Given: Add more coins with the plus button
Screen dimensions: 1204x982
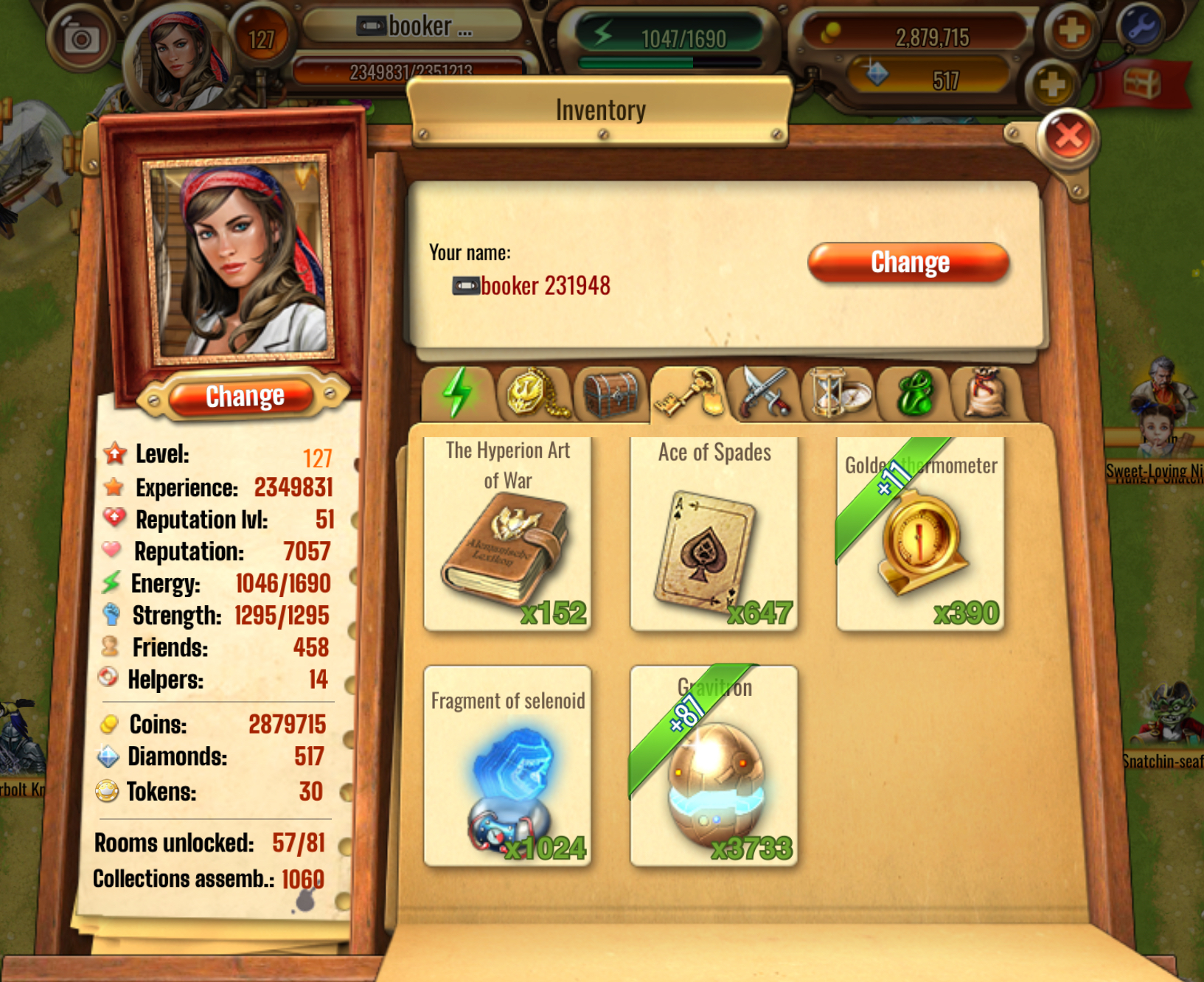Looking at the screenshot, I should tap(1071, 31).
